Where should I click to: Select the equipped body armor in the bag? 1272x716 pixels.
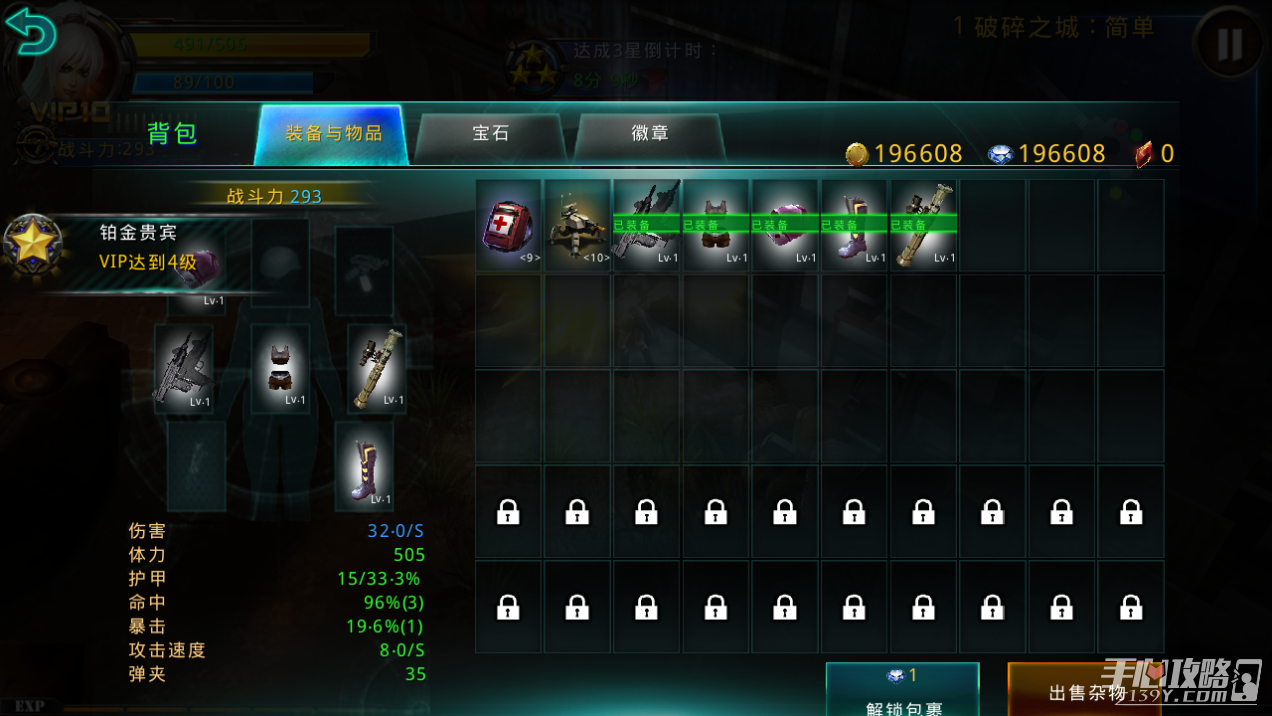(716, 226)
